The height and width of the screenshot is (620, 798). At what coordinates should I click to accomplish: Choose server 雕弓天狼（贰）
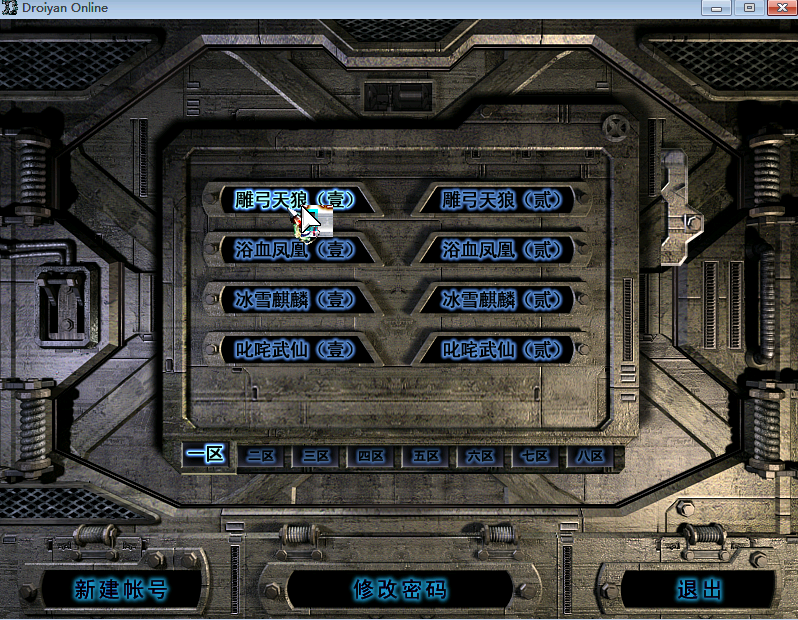pos(502,200)
